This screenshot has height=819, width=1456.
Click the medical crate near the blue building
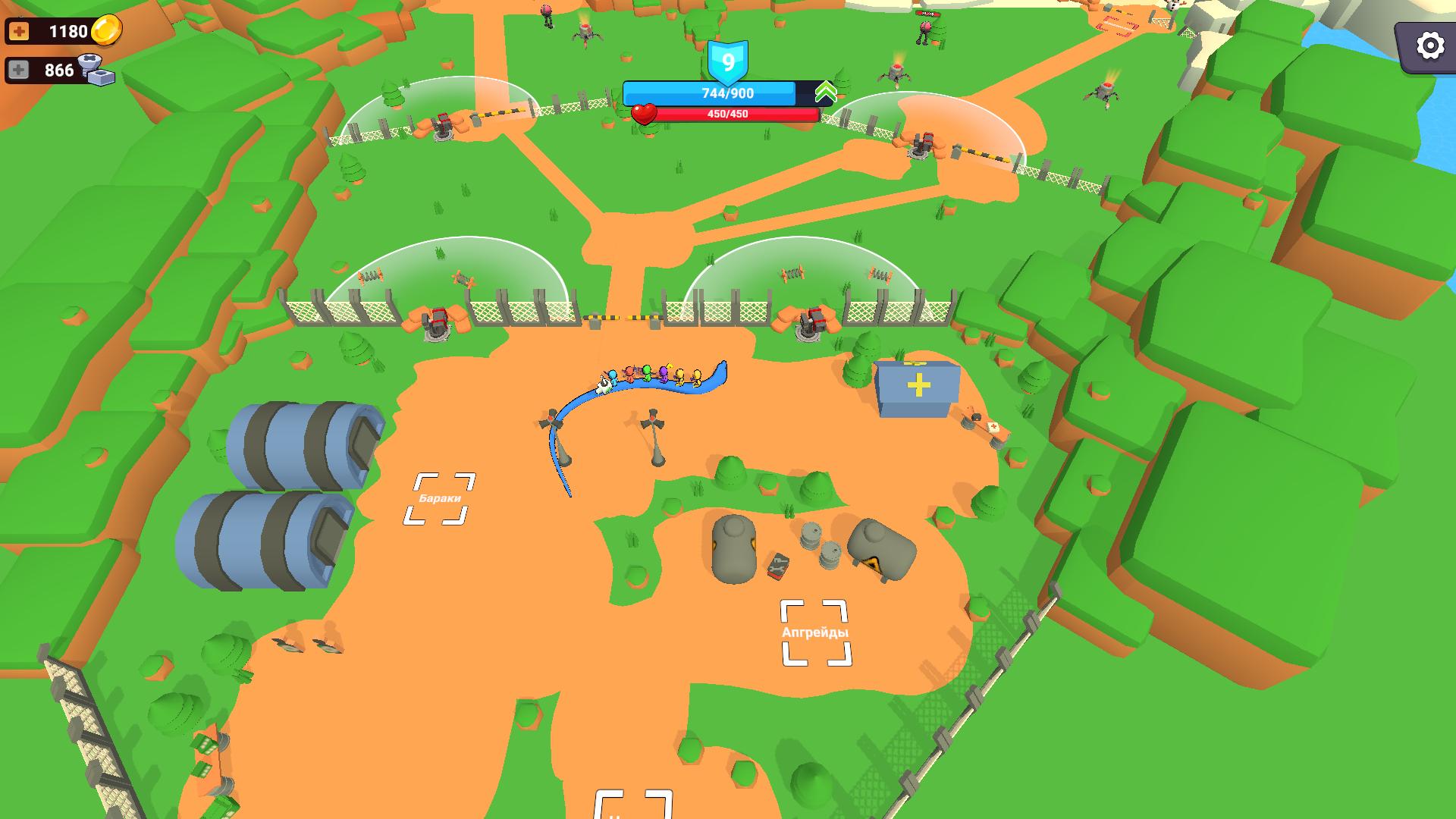coord(993,426)
